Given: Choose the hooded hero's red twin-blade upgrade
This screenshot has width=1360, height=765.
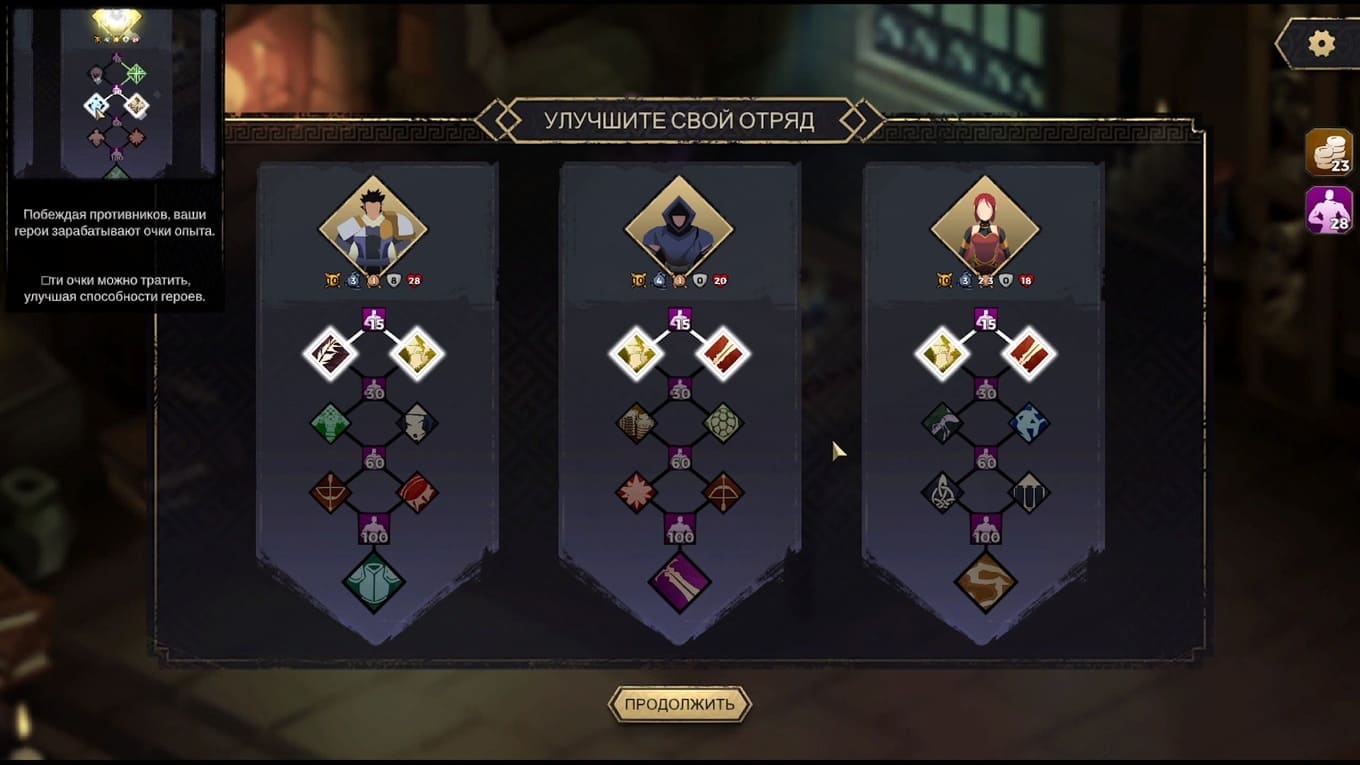Looking at the screenshot, I should [x=723, y=353].
